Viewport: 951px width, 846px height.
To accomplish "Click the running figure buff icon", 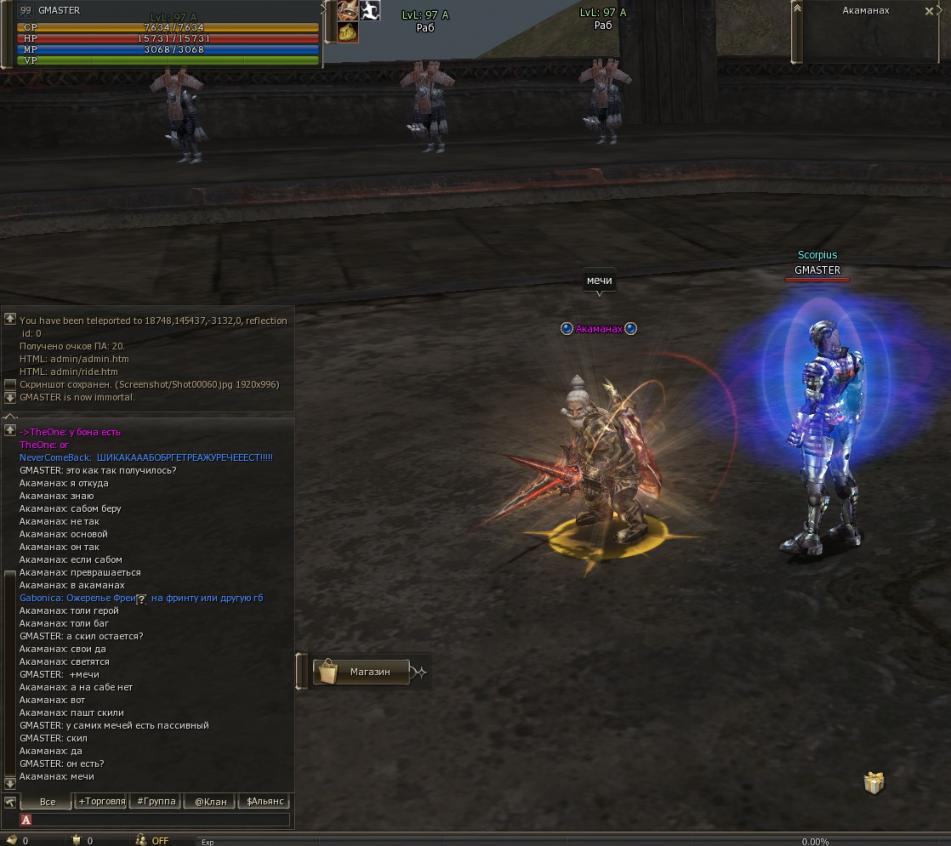I will pyautogui.click(x=370, y=11).
